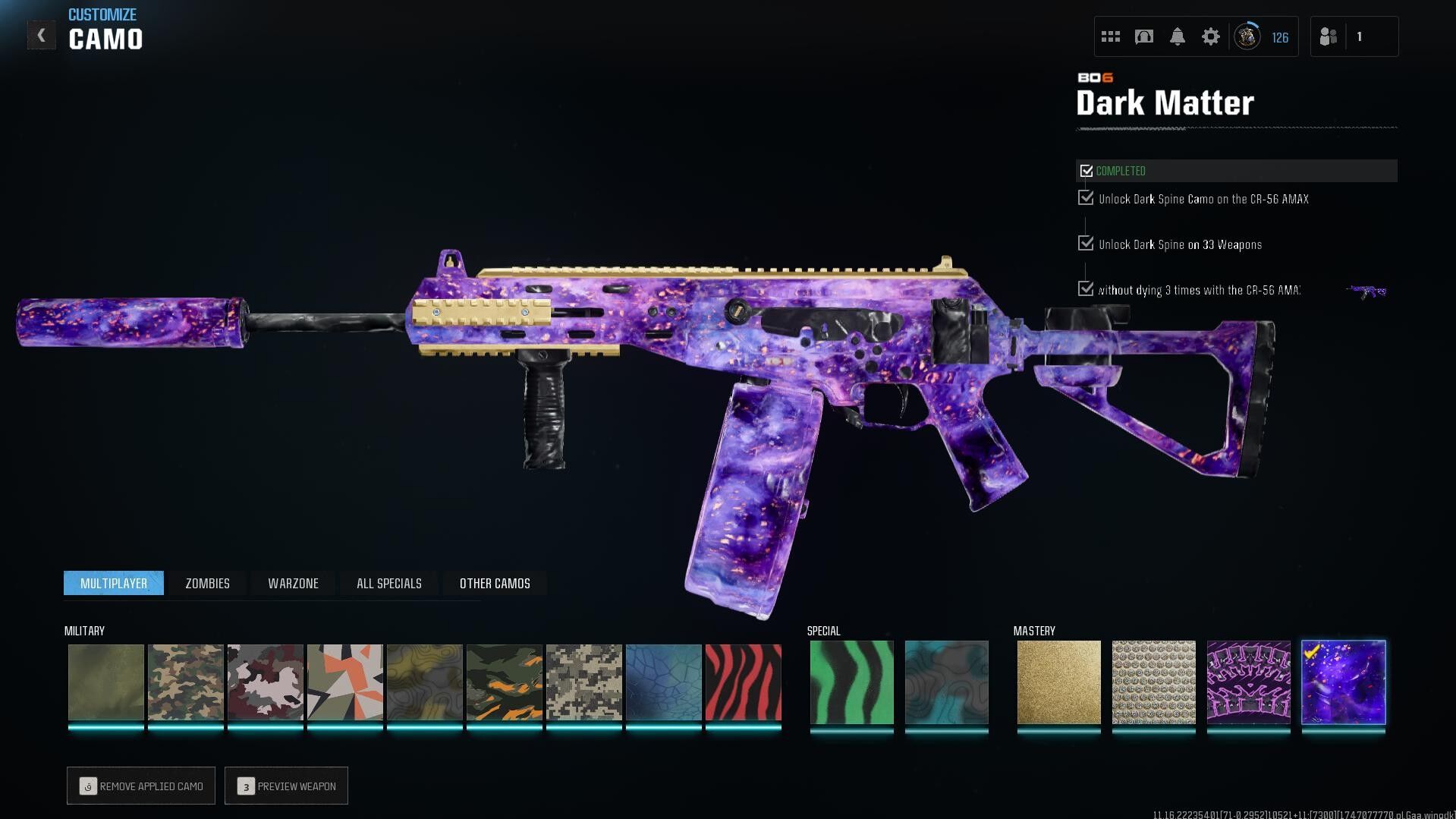Pick the red tiger stripe camo
This screenshot has height=819, width=1456.
[x=743, y=682]
